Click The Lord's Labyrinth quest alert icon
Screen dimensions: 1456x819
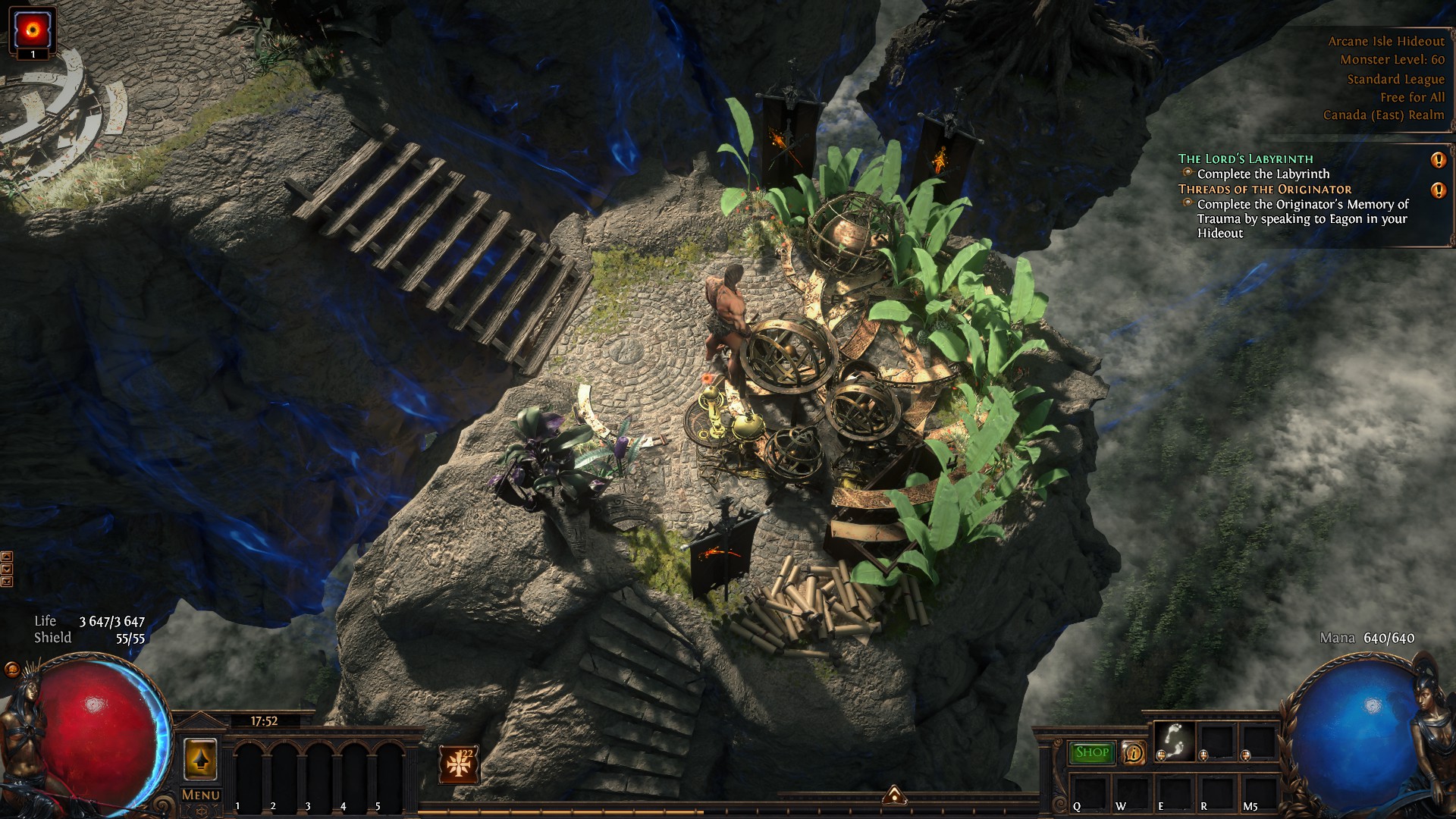click(x=1438, y=160)
